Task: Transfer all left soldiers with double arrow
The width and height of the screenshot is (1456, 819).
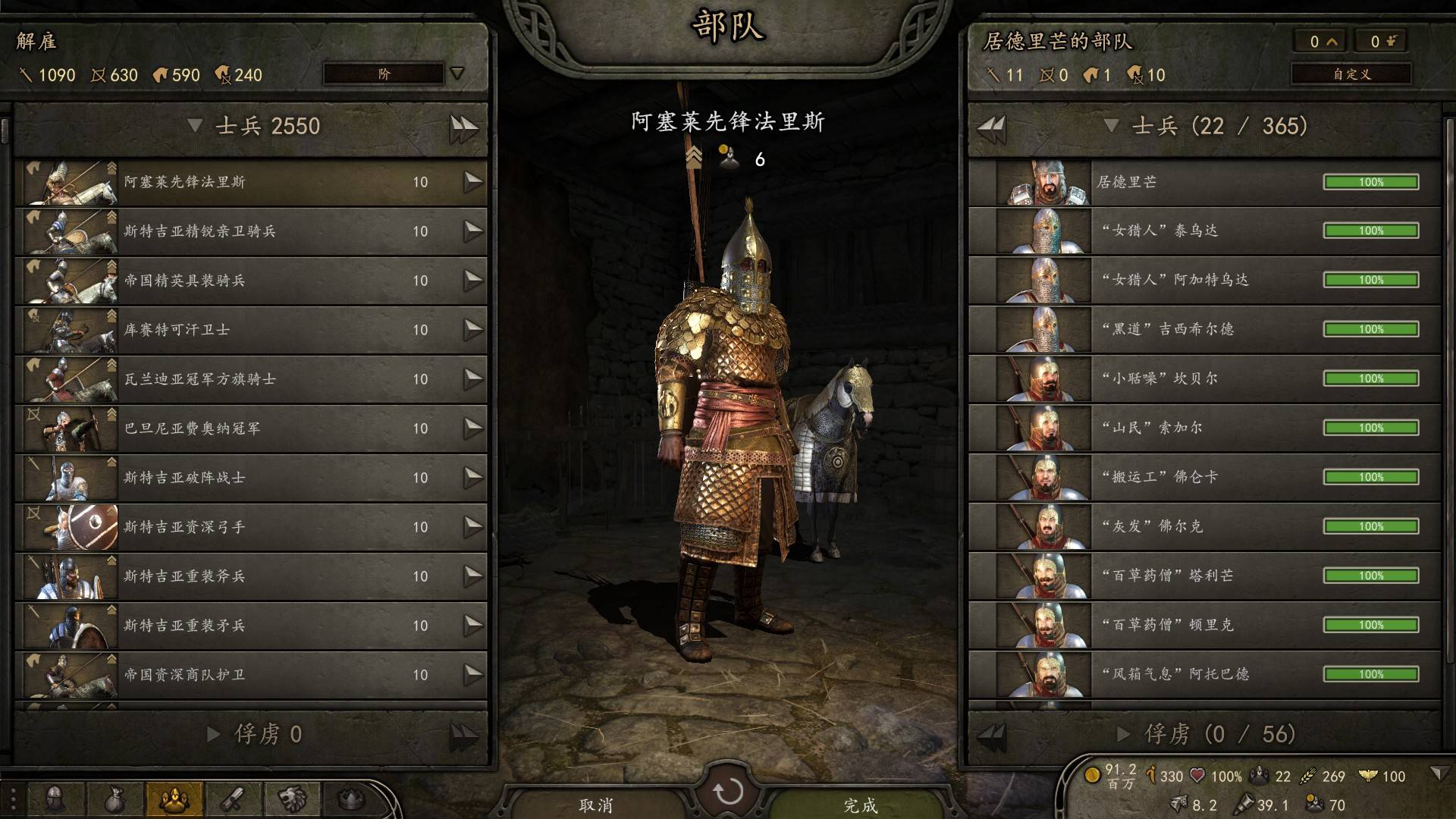Action: (463, 127)
